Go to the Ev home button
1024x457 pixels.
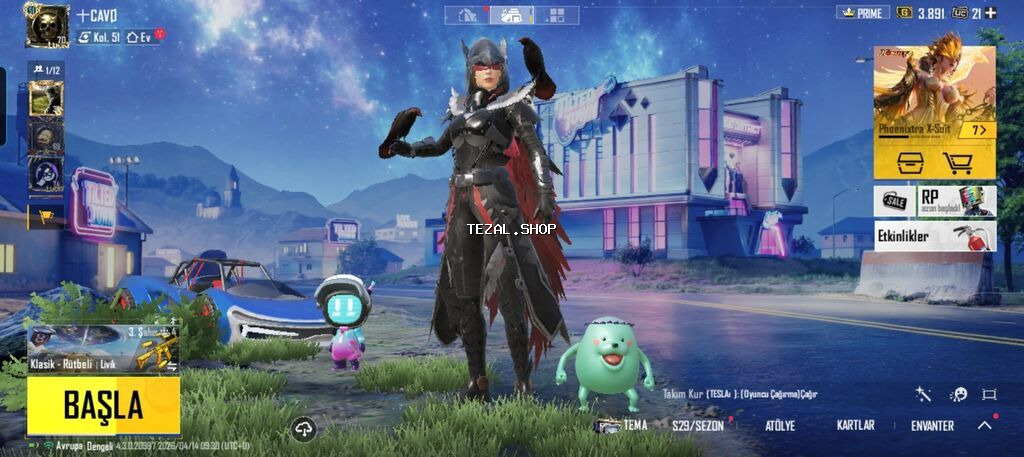pos(141,36)
